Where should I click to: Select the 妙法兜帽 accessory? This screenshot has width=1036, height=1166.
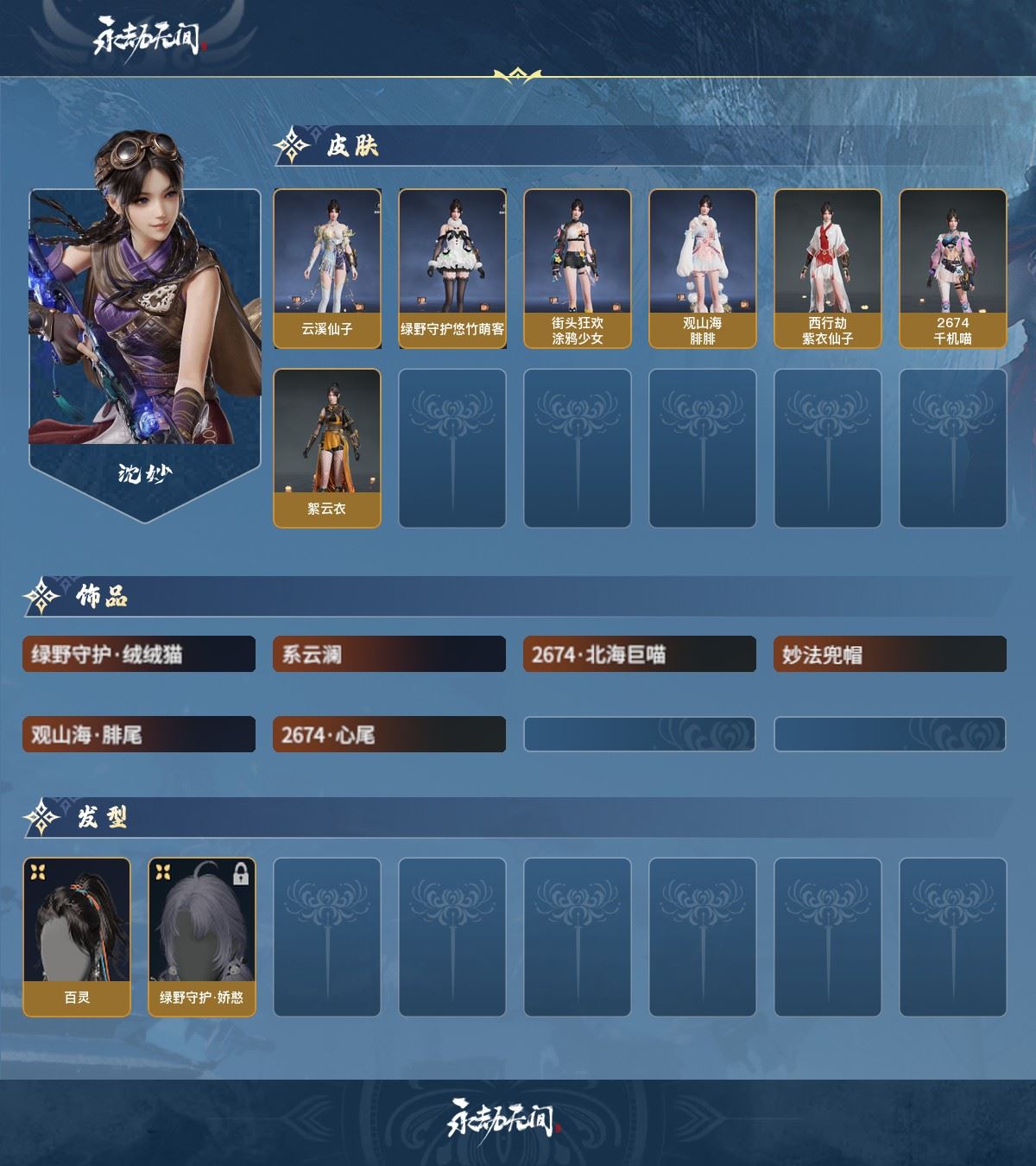pos(890,655)
